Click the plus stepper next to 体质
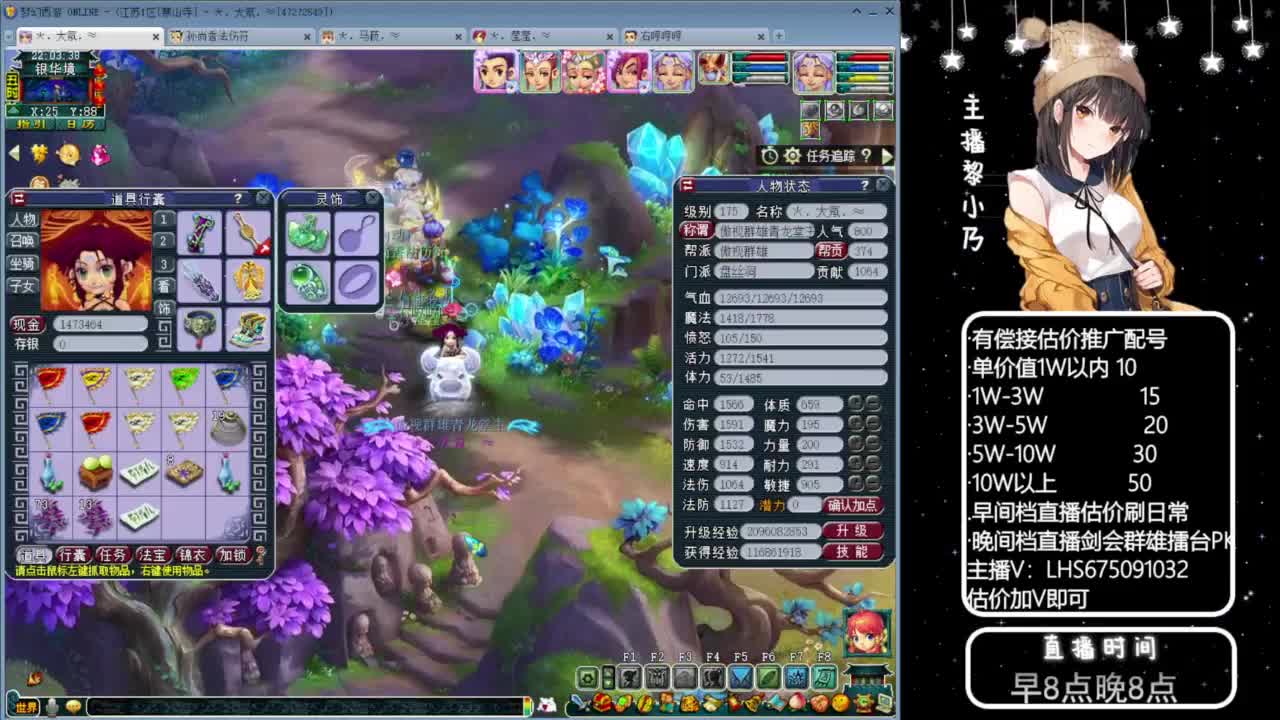Image resolution: width=1280 pixels, height=720 pixels. point(856,404)
